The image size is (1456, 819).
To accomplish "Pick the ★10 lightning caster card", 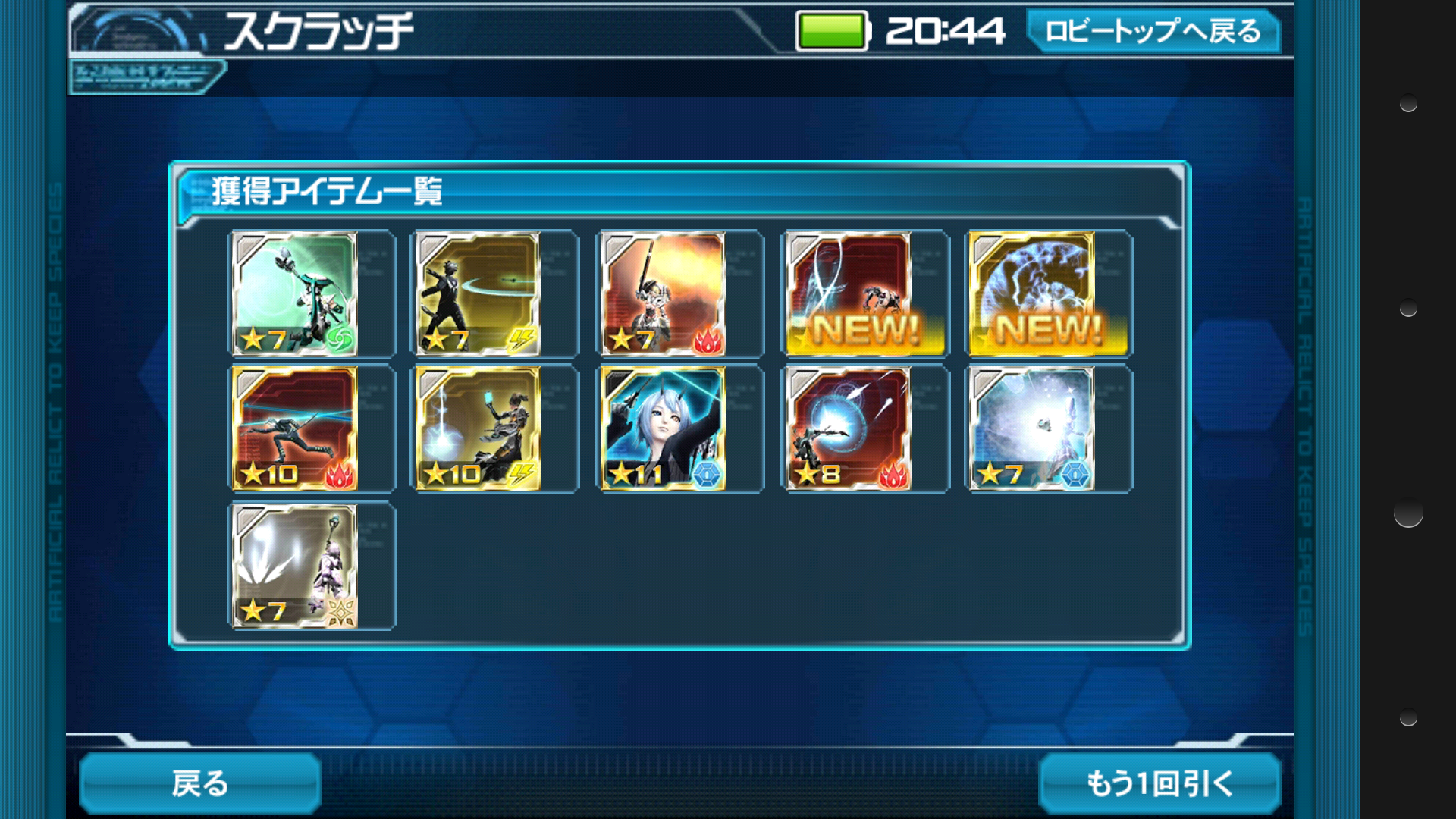I will (479, 429).
